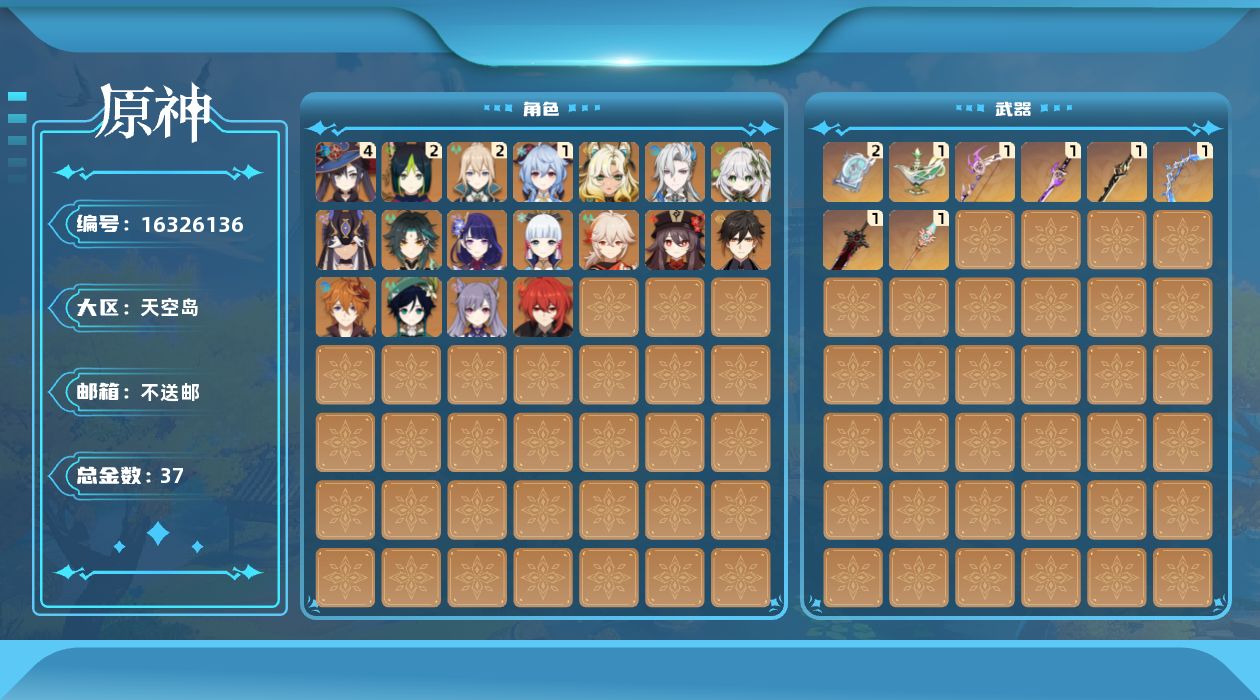
Task: Choose the Nahida character slot
Action: [741, 172]
